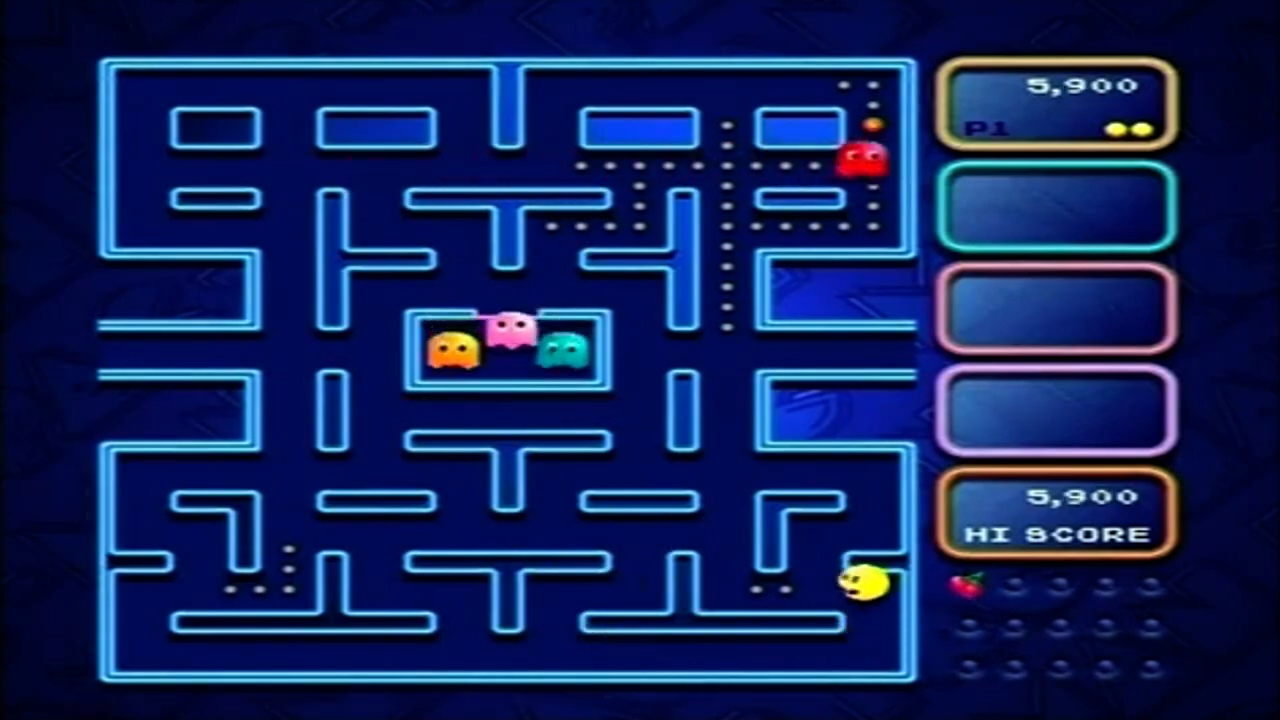Click the P1 player label
Viewport: 1280px width, 720px height.
pos(988,128)
